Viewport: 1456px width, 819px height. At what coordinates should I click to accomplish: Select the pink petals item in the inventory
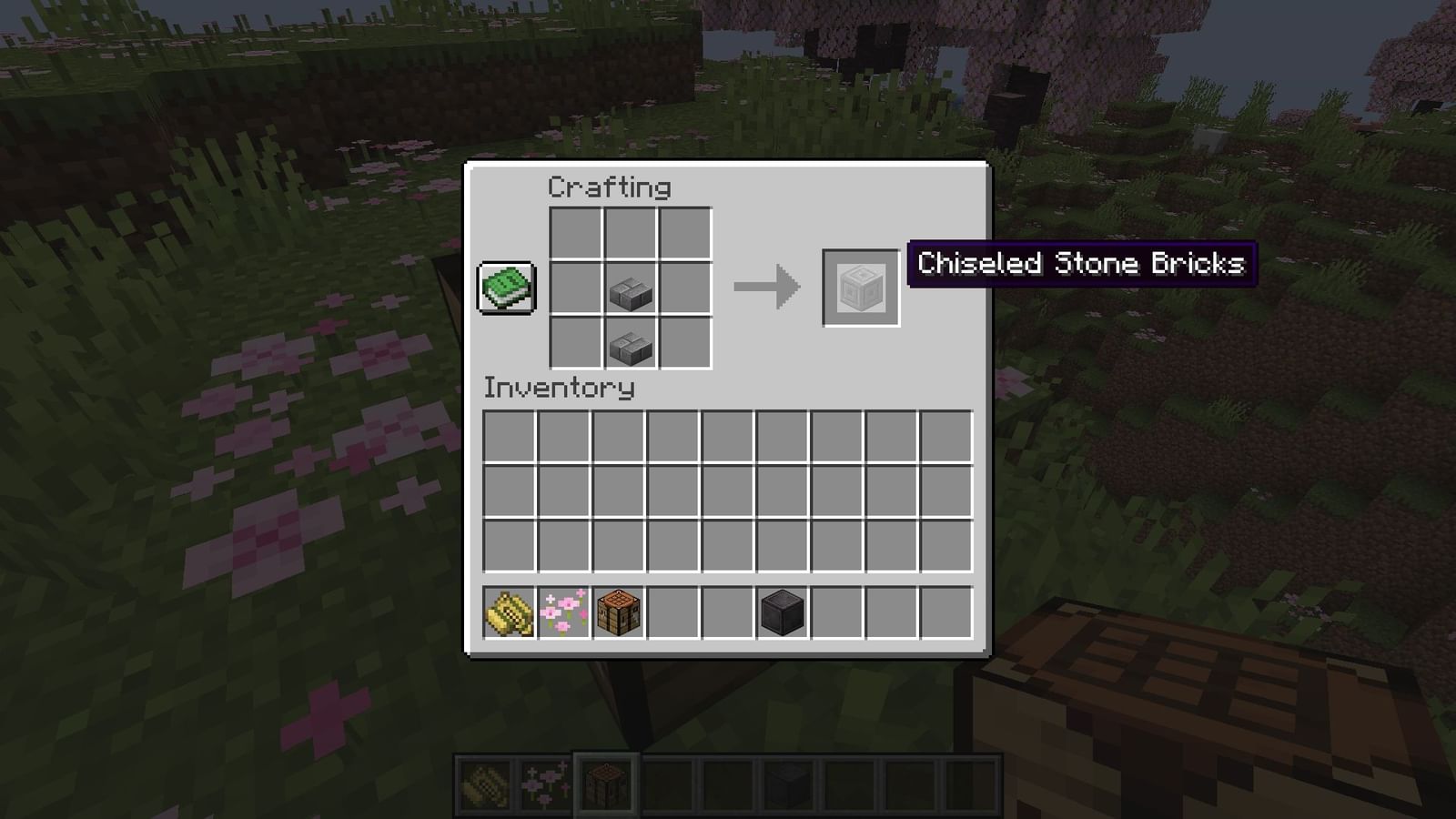point(562,612)
